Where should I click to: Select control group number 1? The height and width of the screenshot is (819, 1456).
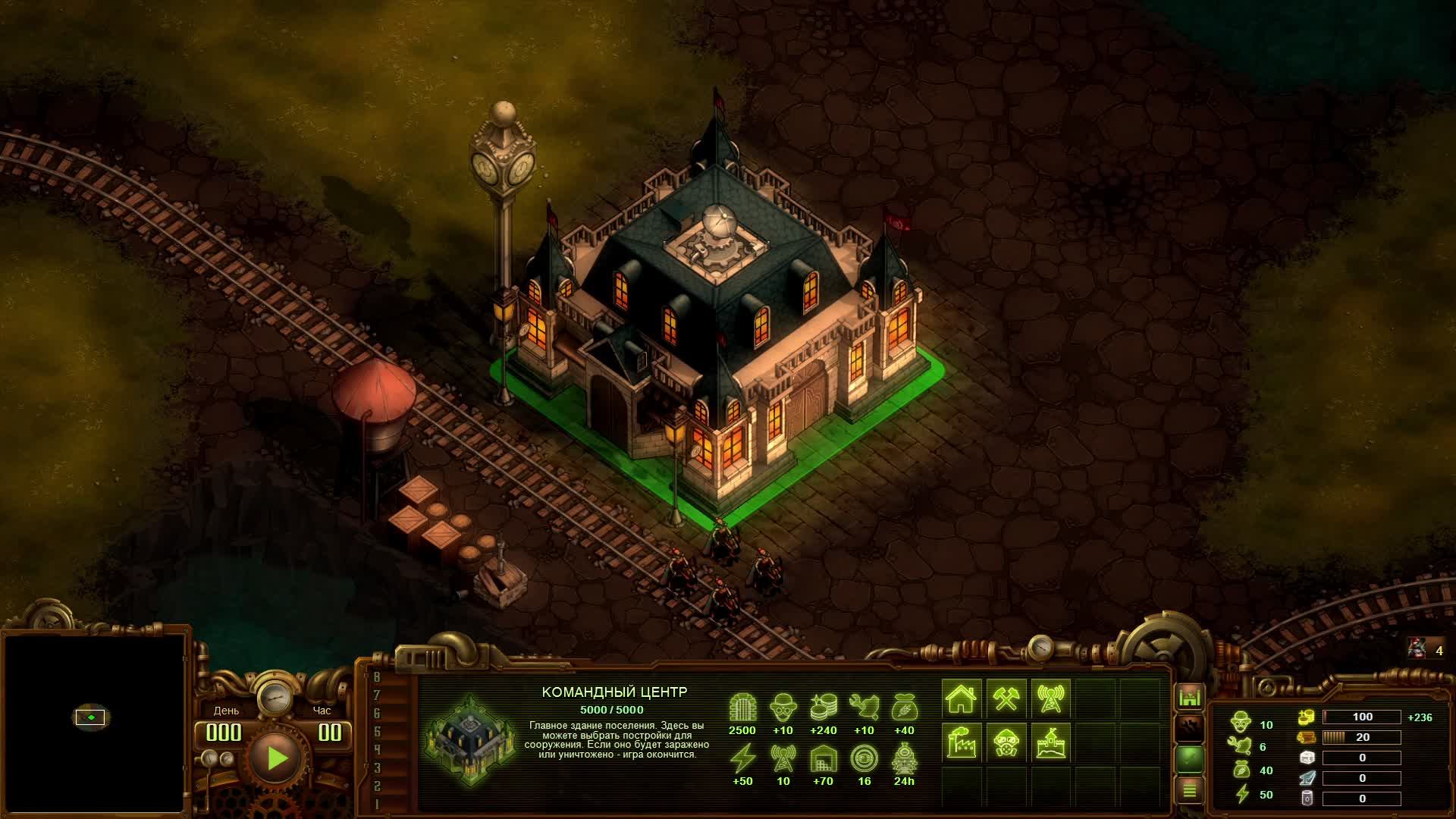tap(377, 805)
